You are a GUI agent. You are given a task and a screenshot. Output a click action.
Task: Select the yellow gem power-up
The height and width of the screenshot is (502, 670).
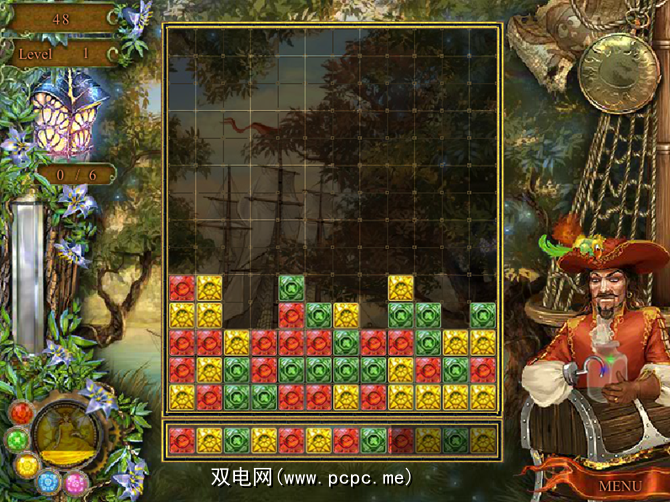[26, 466]
